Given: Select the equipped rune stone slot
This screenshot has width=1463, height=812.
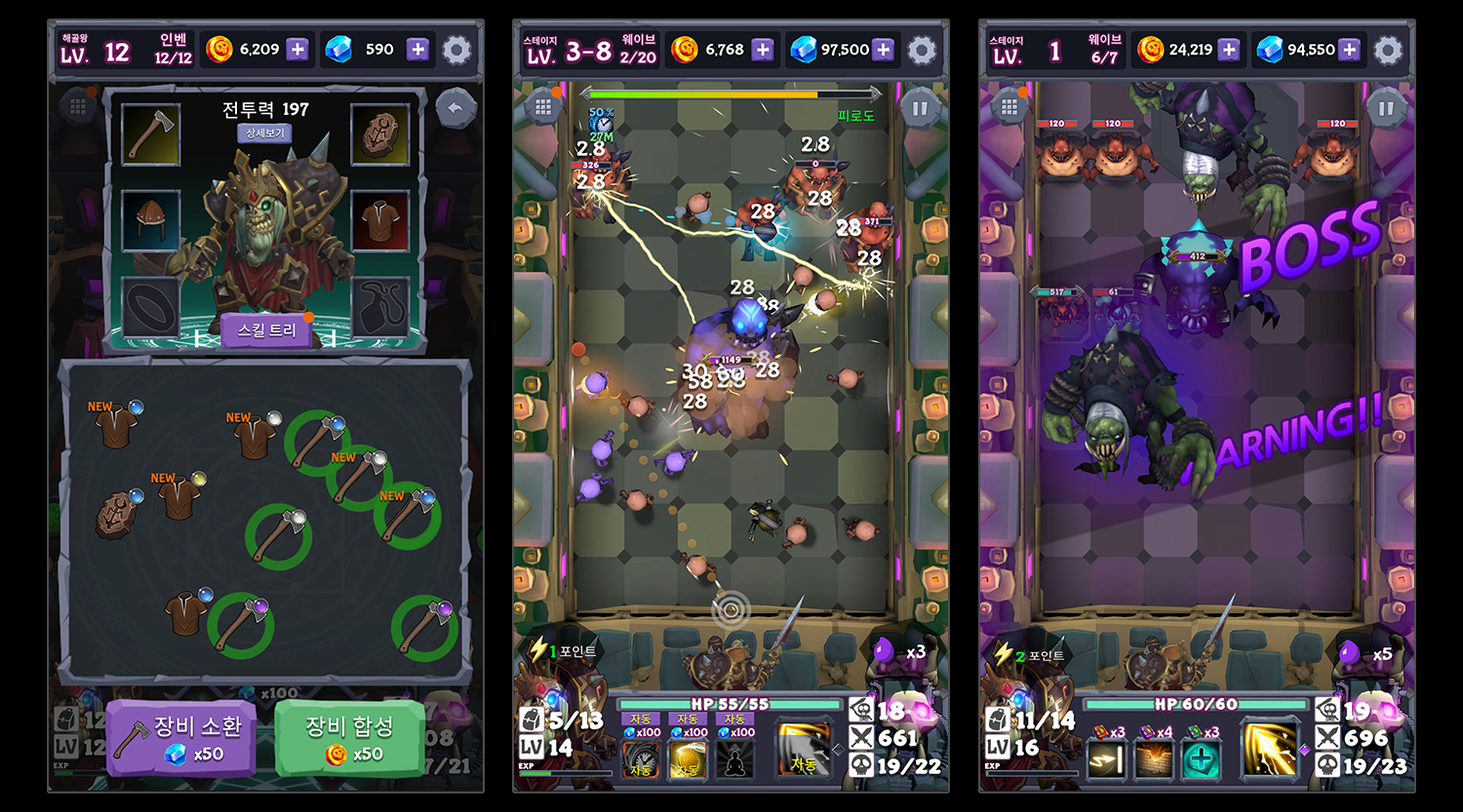Looking at the screenshot, I should pos(379,135).
